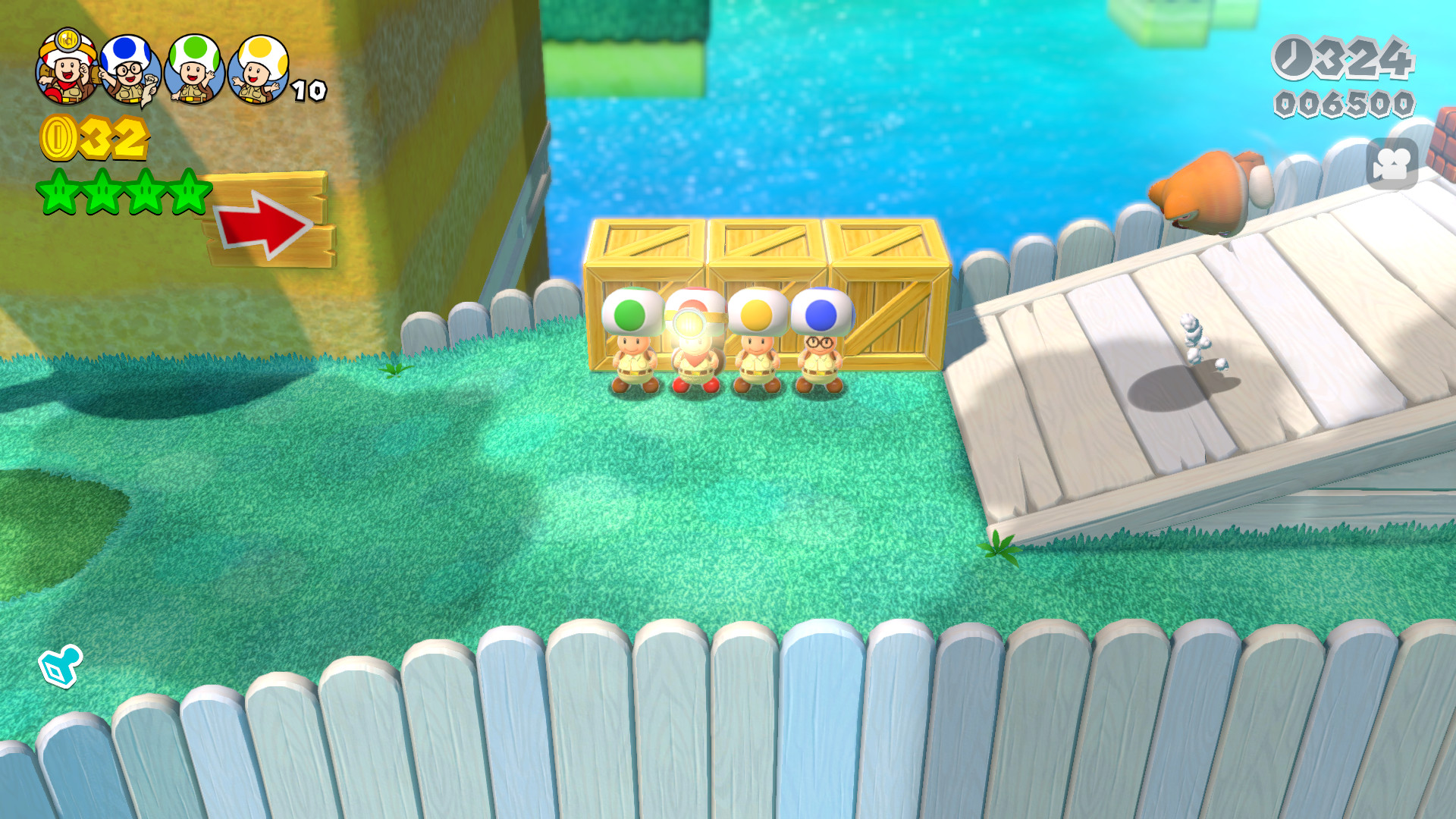Expand the player lives counter showing 10
Screen dimensions: 1456x819
[x=306, y=91]
